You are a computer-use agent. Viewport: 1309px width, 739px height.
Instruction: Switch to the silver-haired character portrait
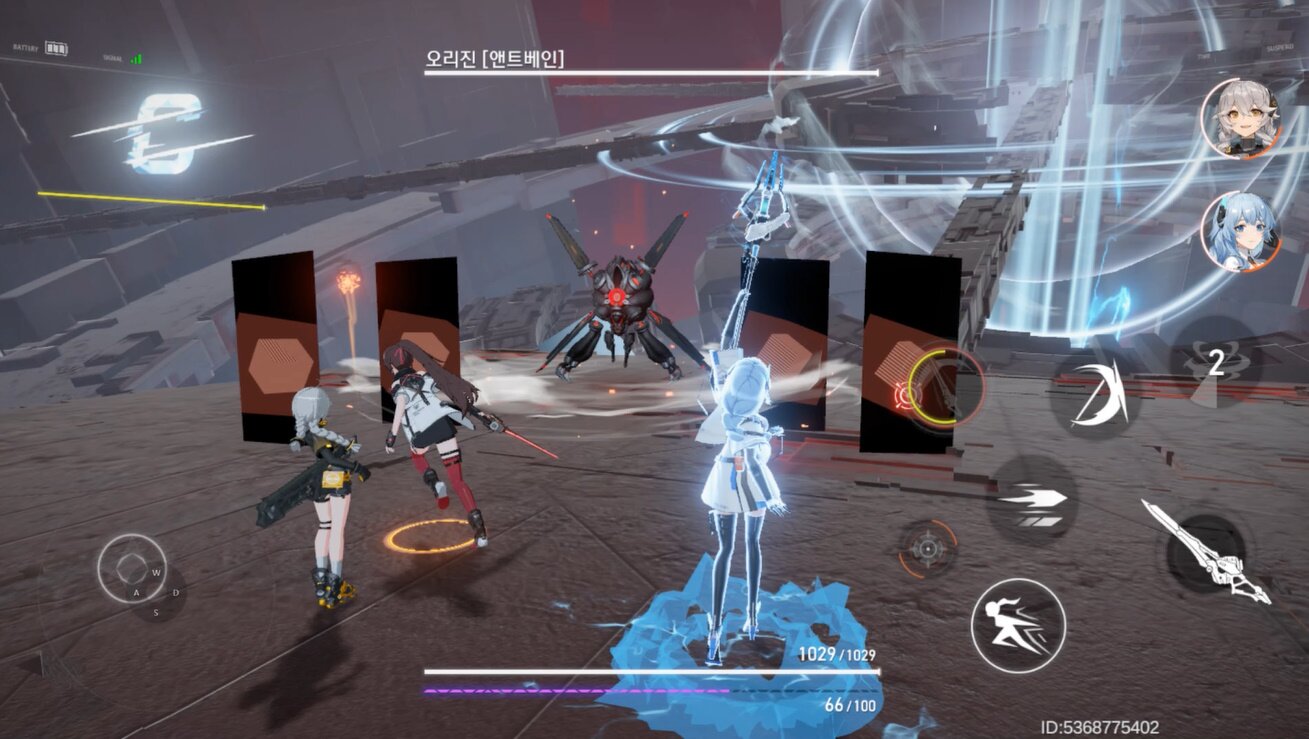point(1240,118)
